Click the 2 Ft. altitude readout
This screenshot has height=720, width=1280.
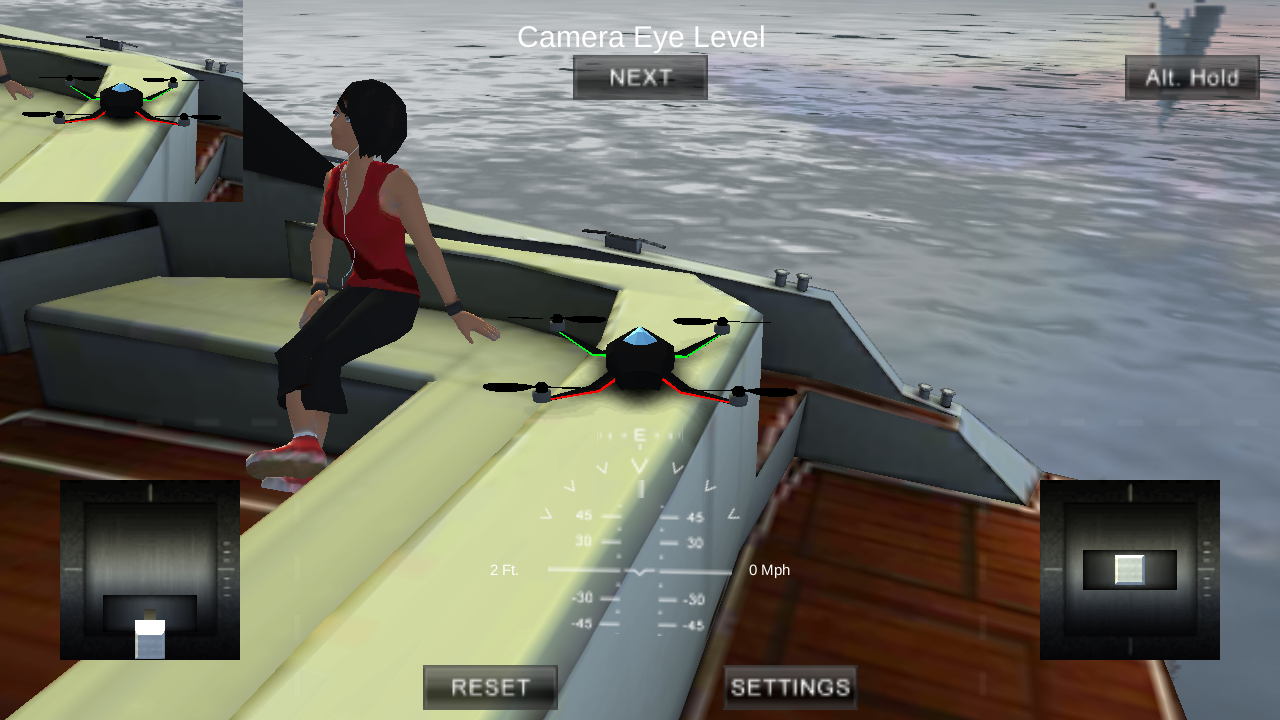503,569
